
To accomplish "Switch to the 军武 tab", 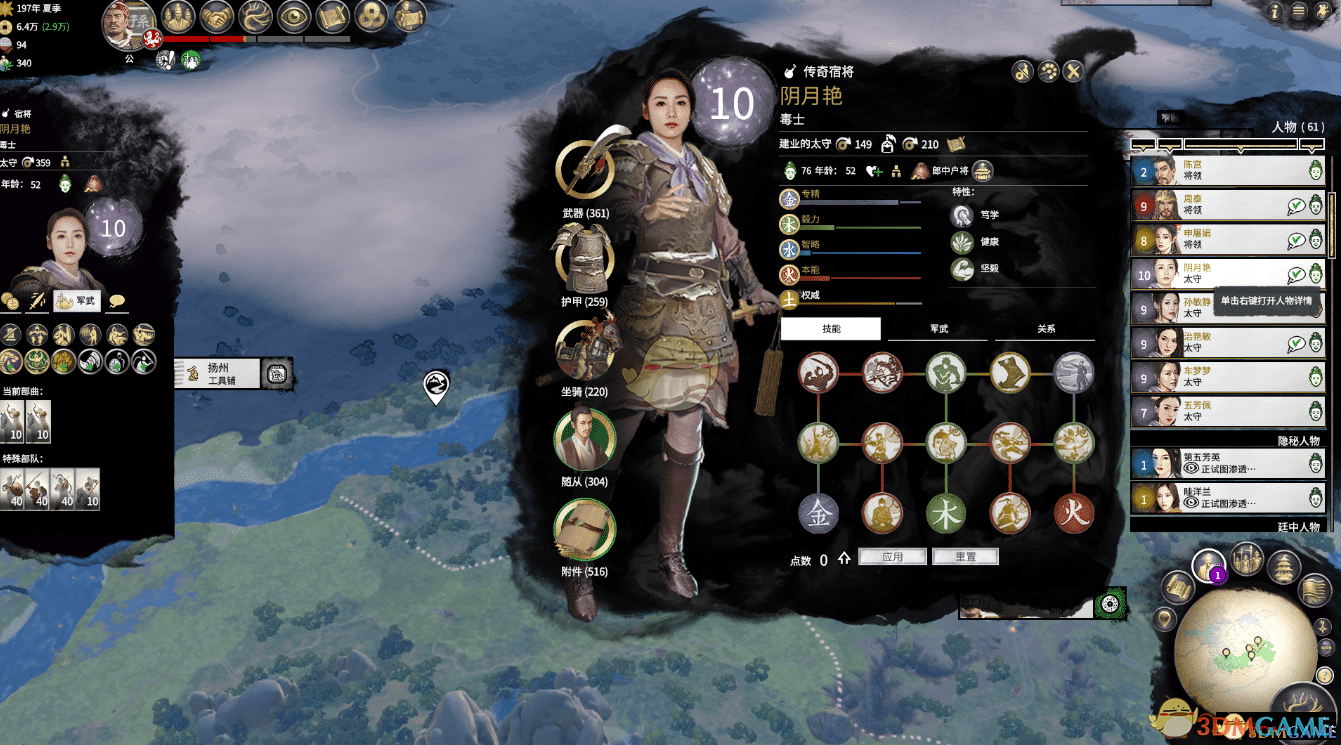I will coord(938,328).
